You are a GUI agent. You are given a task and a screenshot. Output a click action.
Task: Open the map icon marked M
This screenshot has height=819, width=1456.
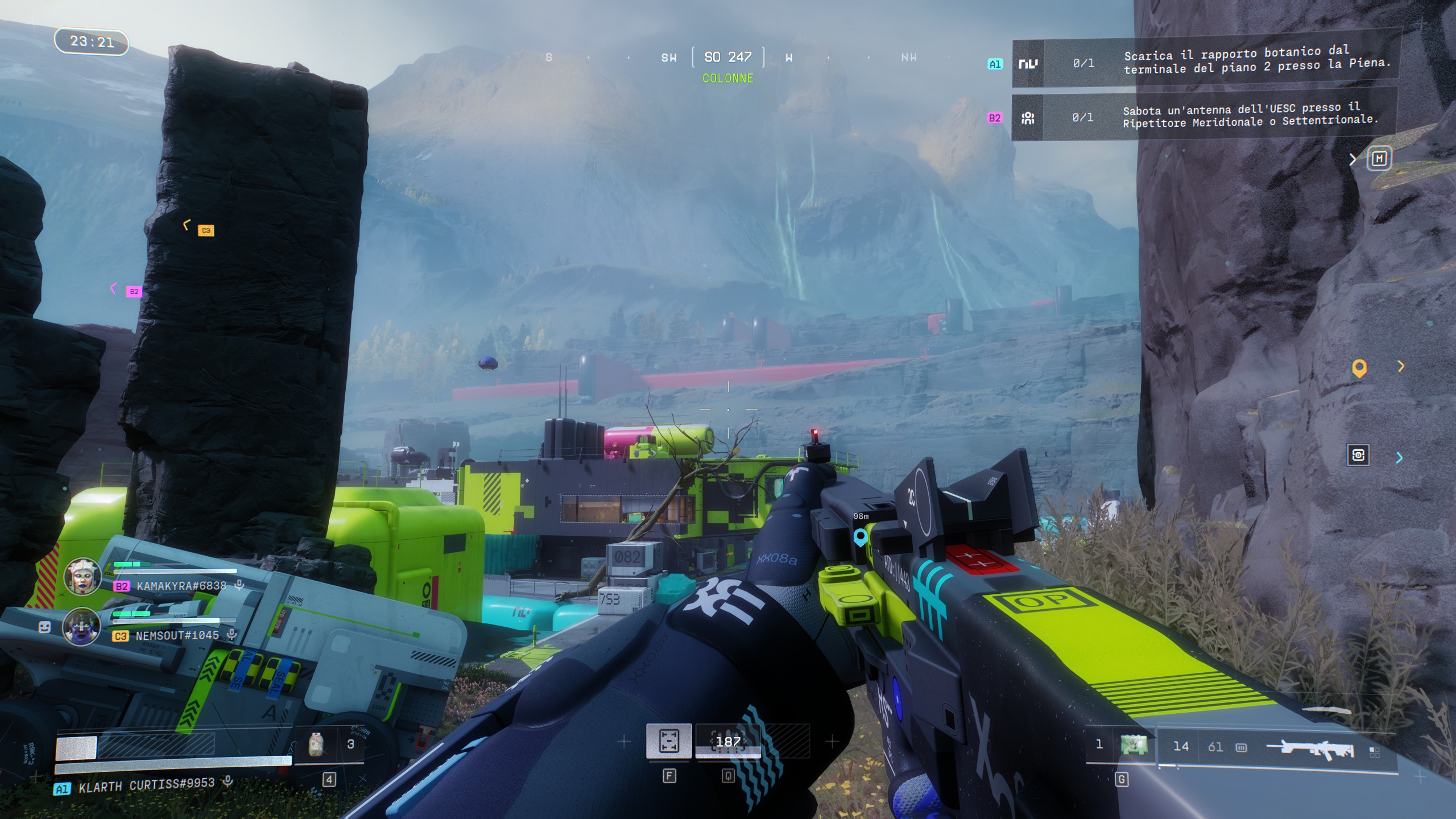tap(1379, 159)
